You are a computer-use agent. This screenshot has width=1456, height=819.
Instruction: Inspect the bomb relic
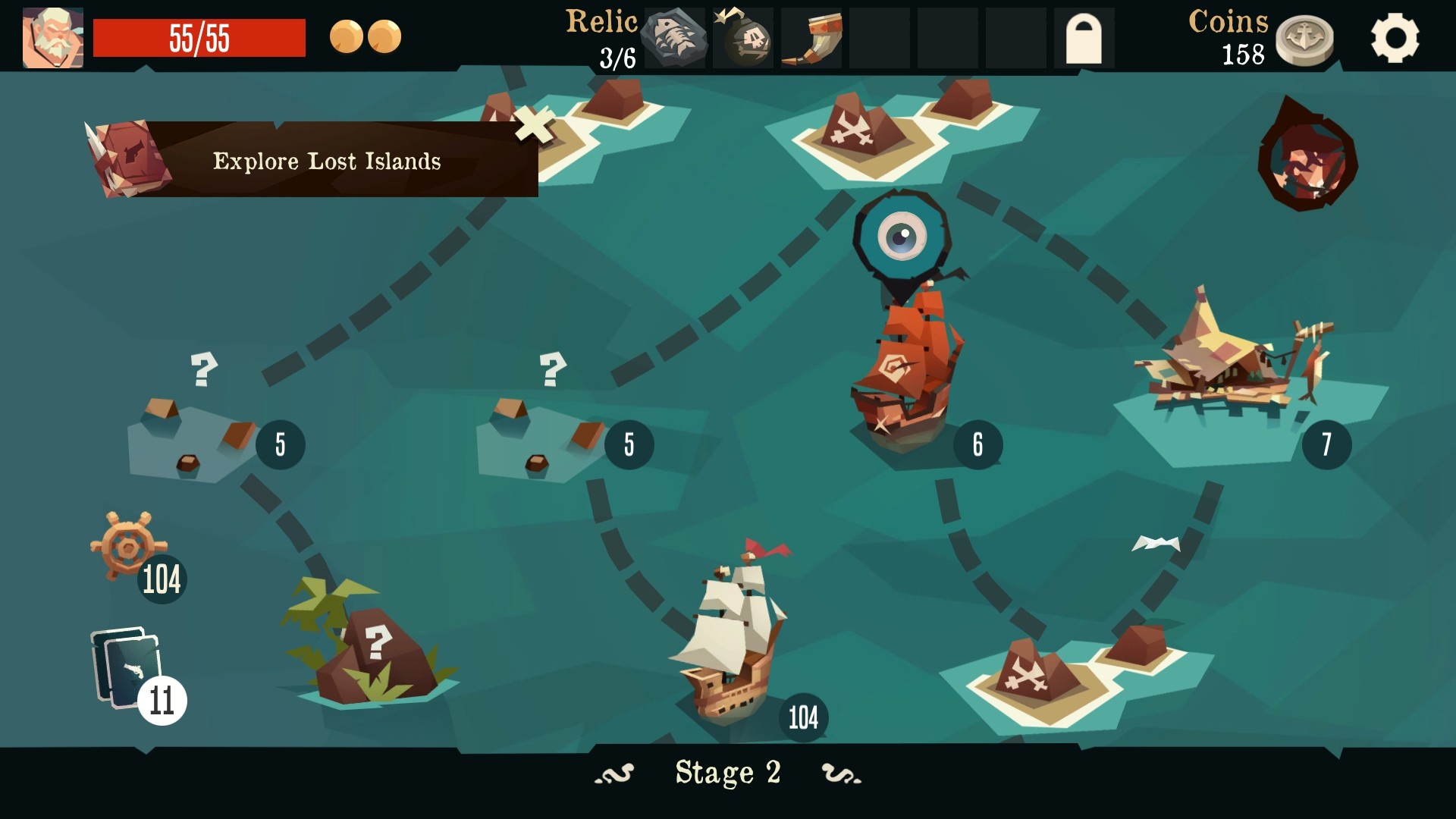742,36
